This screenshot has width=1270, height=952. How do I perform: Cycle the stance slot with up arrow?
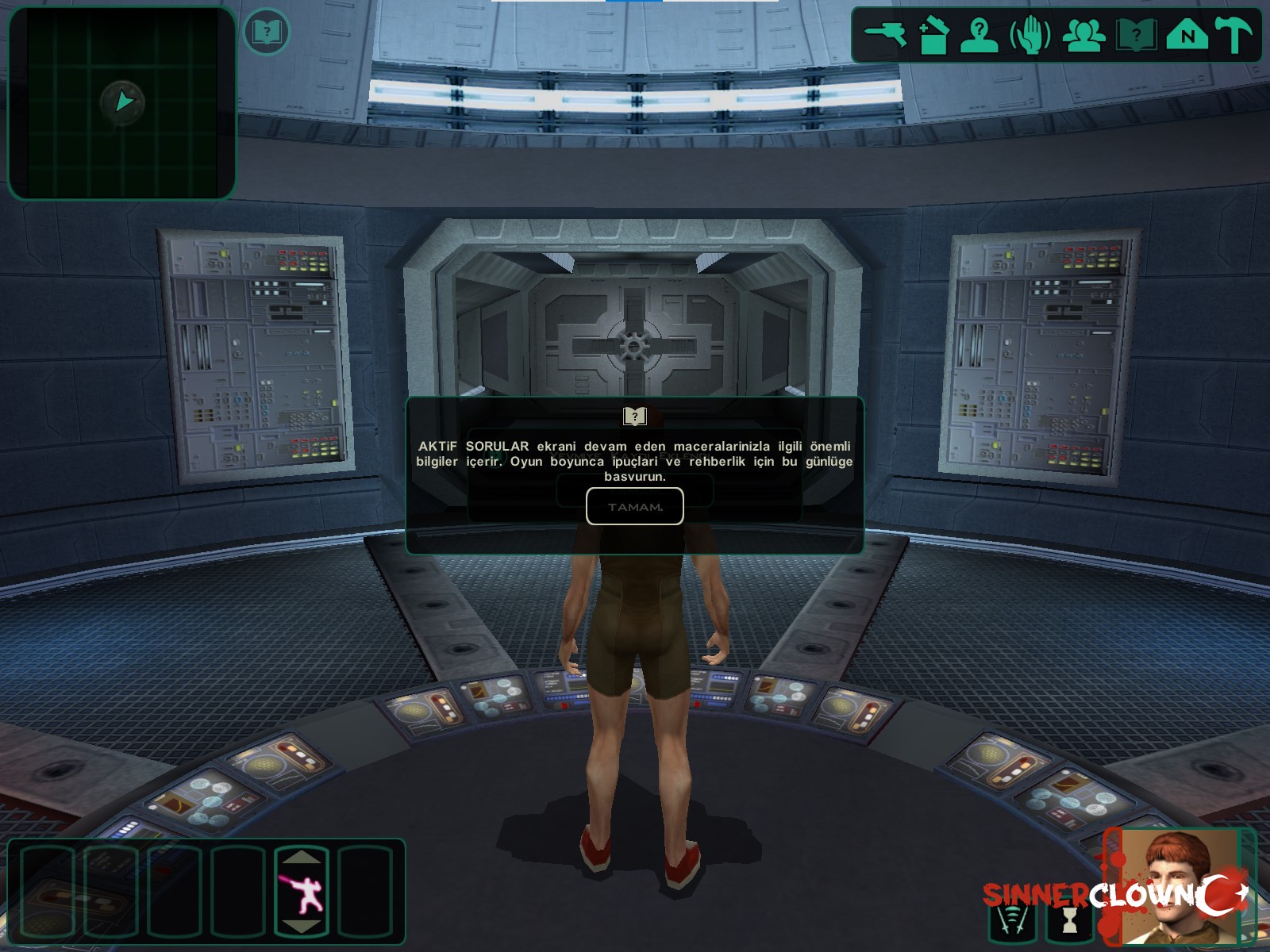[x=302, y=858]
